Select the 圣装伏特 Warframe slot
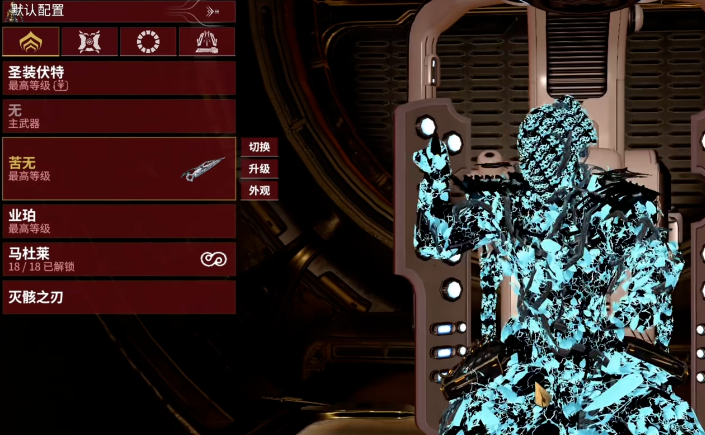This screenshot has width=705, height=435. [119, 78]
